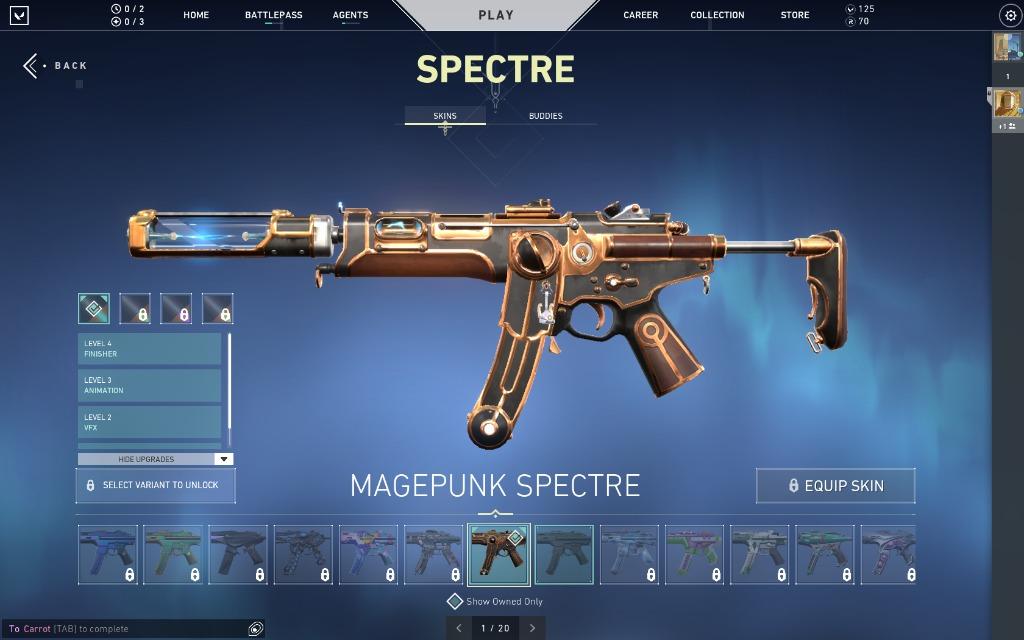The height and width of the screenshot is (640, 1024).
Task: Toggle Show Owned Only
Action: tap(496, 602)
